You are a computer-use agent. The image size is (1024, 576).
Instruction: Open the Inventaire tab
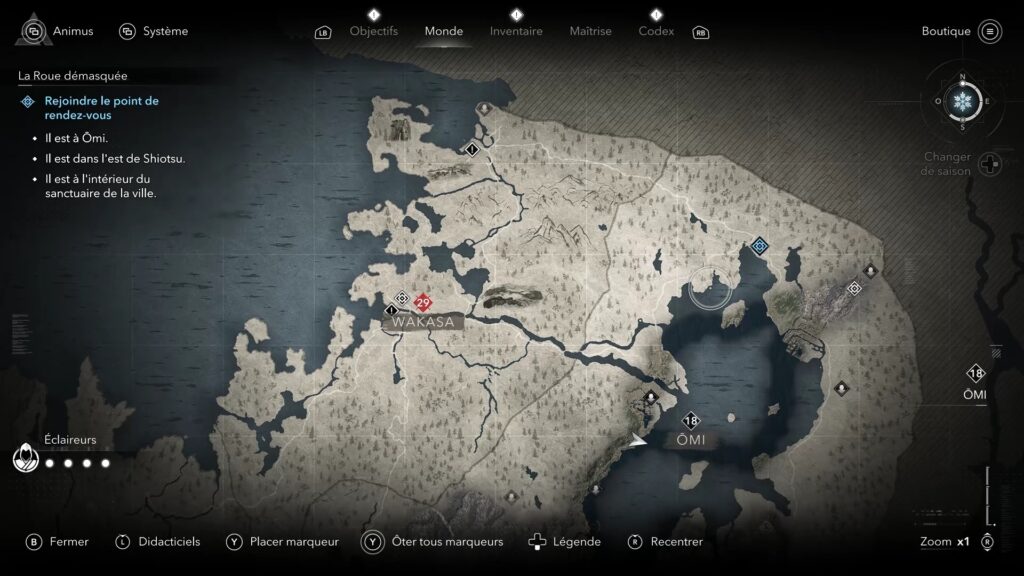(x=516, y=31)
